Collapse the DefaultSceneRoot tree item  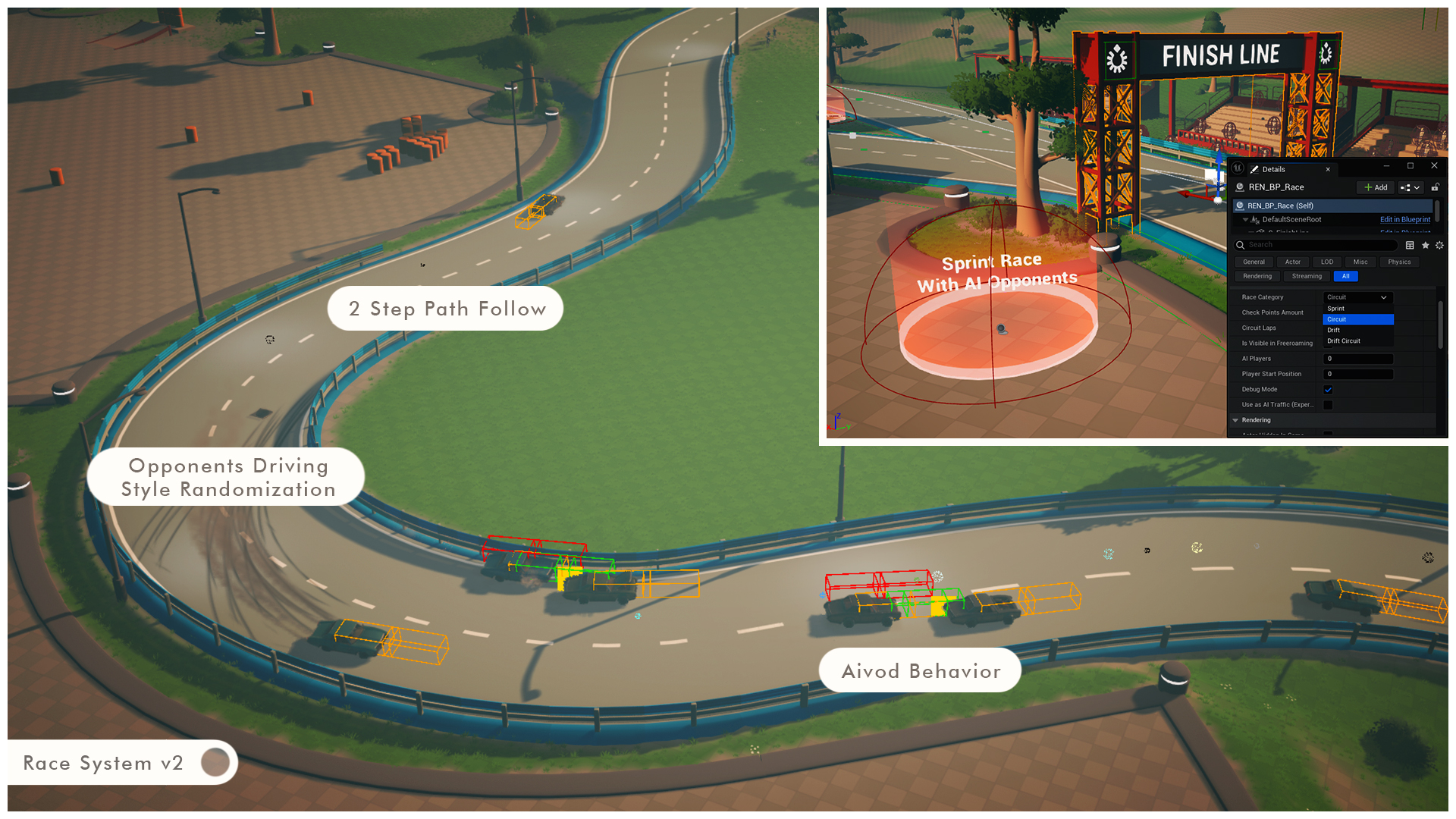(1245, 219)
